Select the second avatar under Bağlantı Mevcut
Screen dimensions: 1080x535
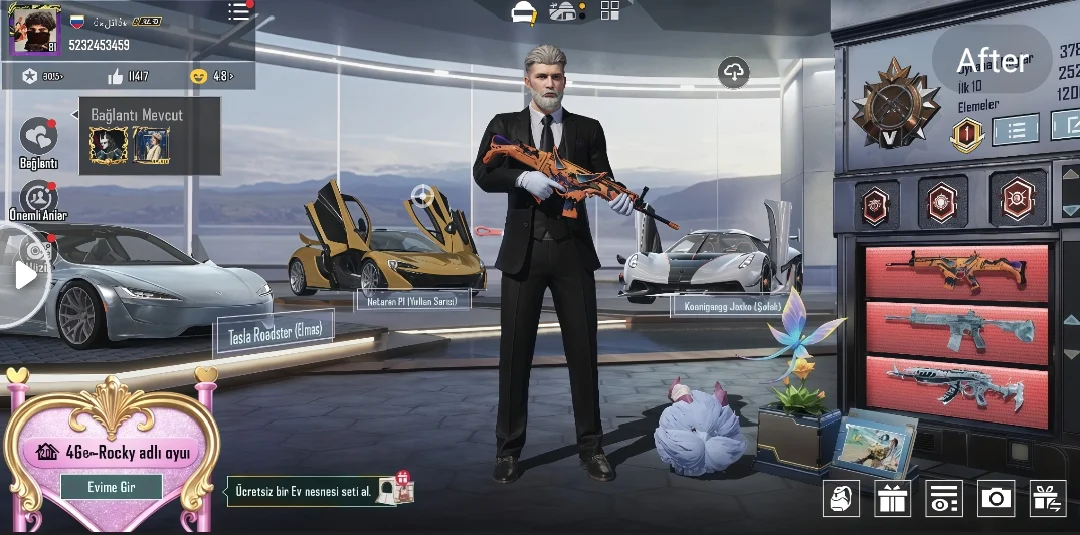[x=151, y=146]
